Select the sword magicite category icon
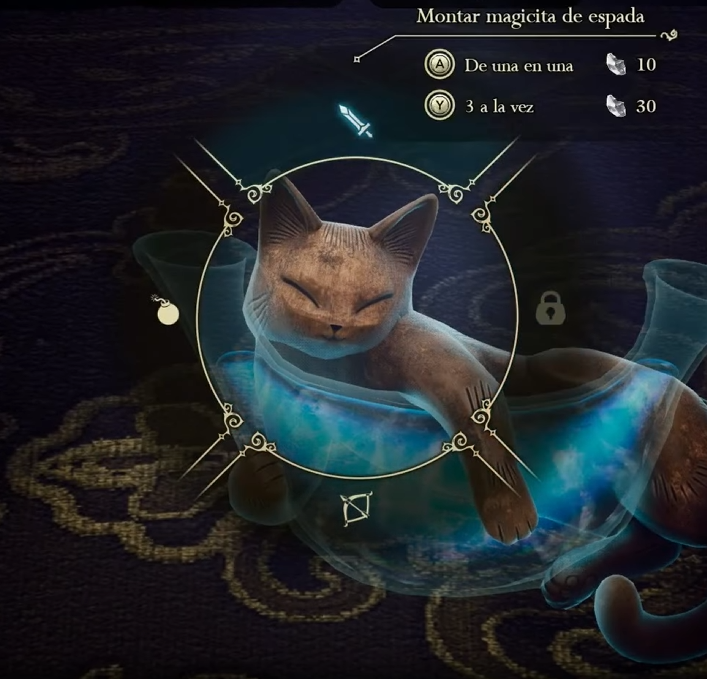This screenshot has height=679, width=707. pos(355,121)
